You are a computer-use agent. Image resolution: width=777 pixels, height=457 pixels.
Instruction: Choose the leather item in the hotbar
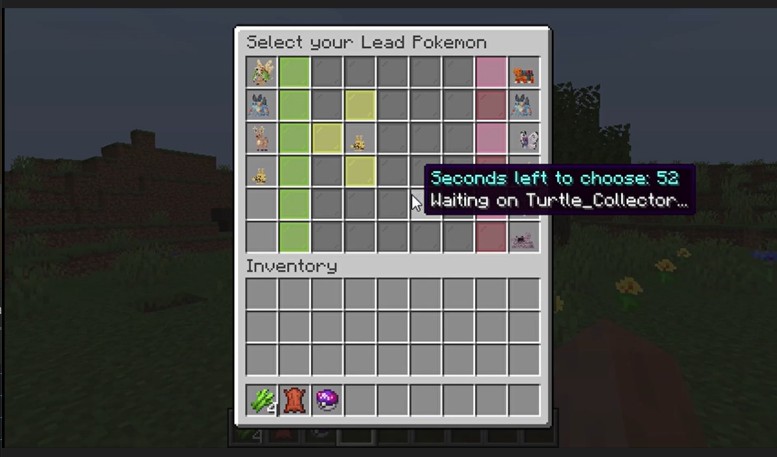[294, 401]
